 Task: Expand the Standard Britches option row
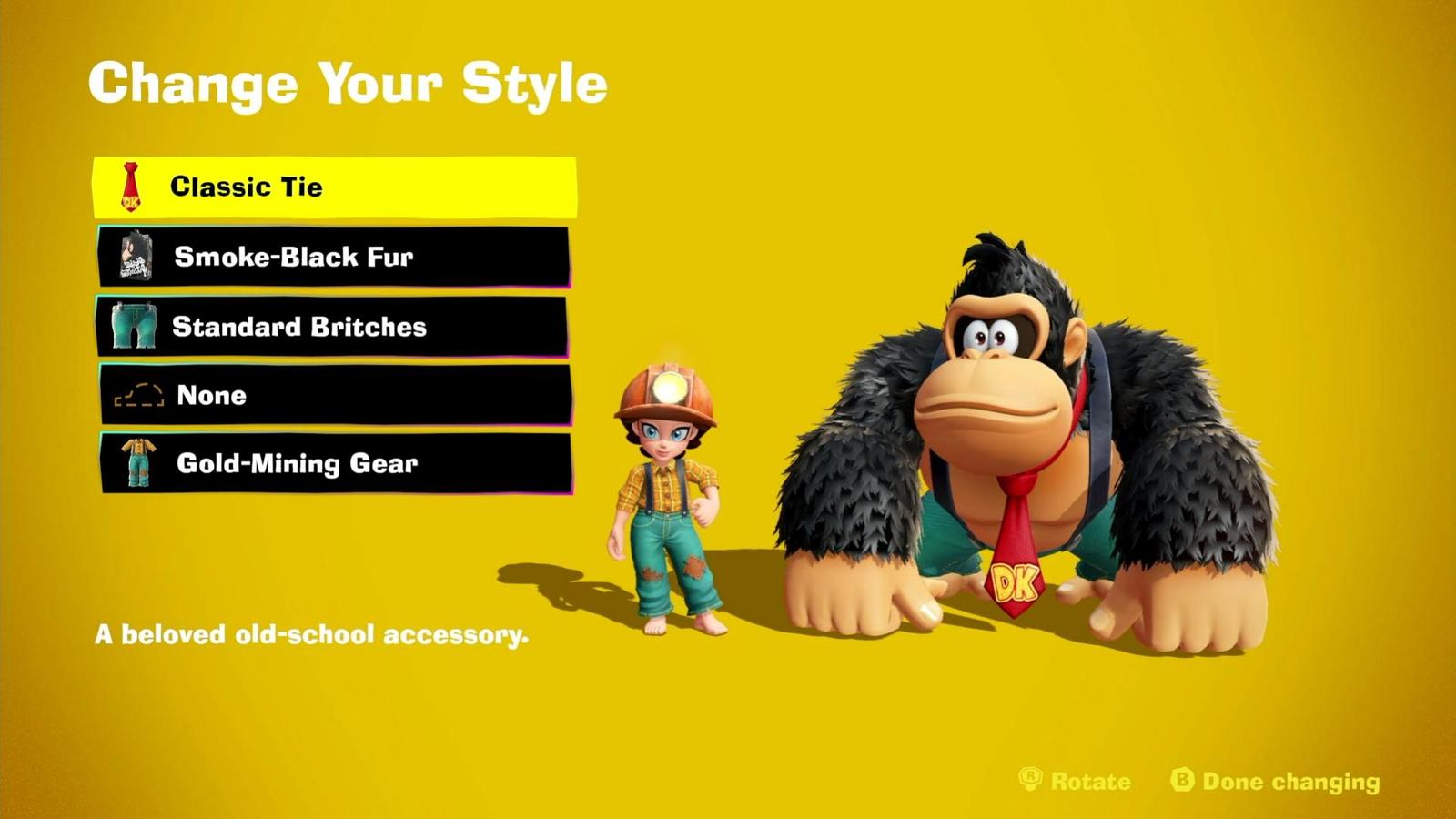point(337,327)
